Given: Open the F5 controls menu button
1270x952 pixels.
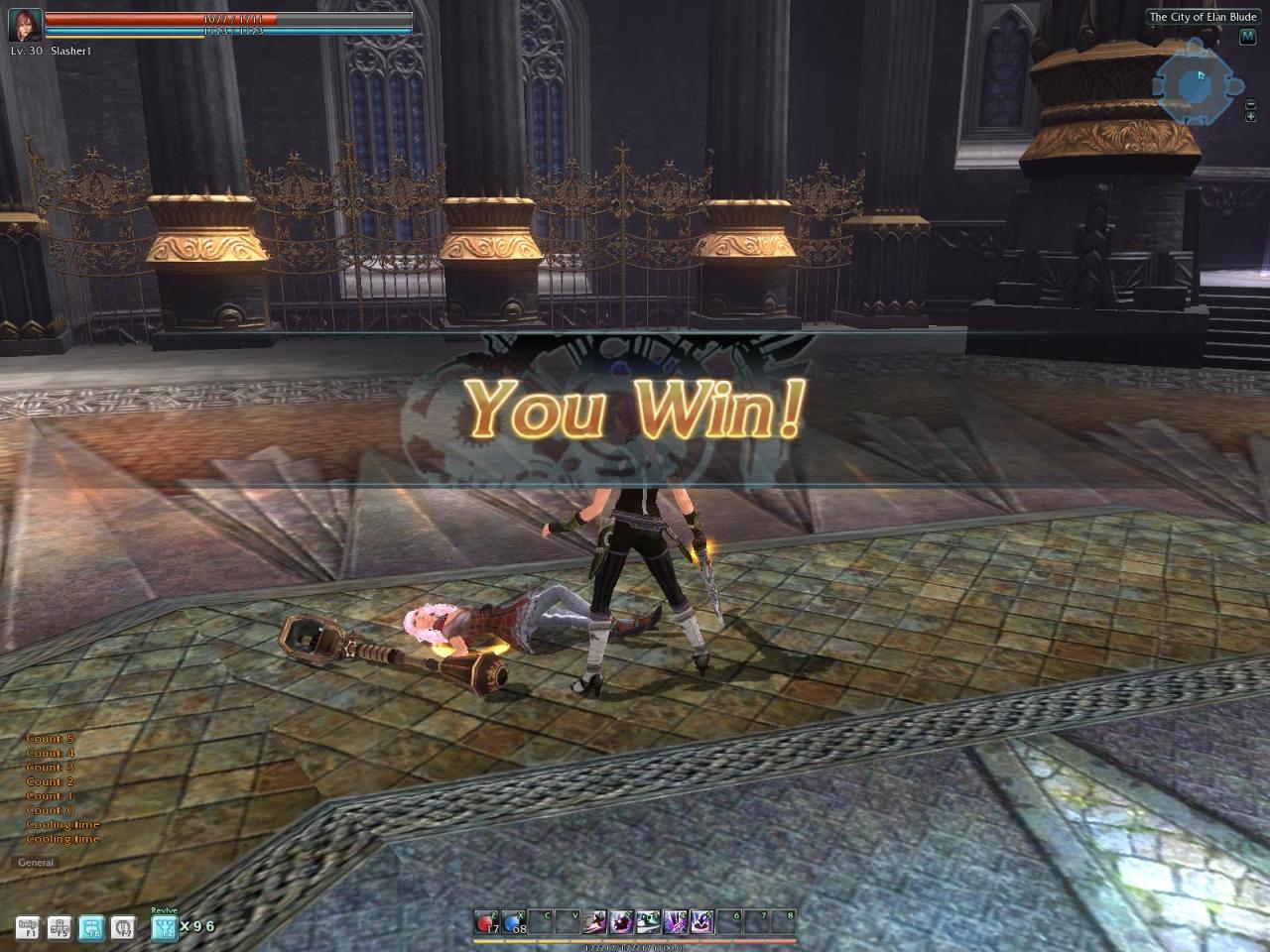Looking at the screenshot, I should (60, 928).
